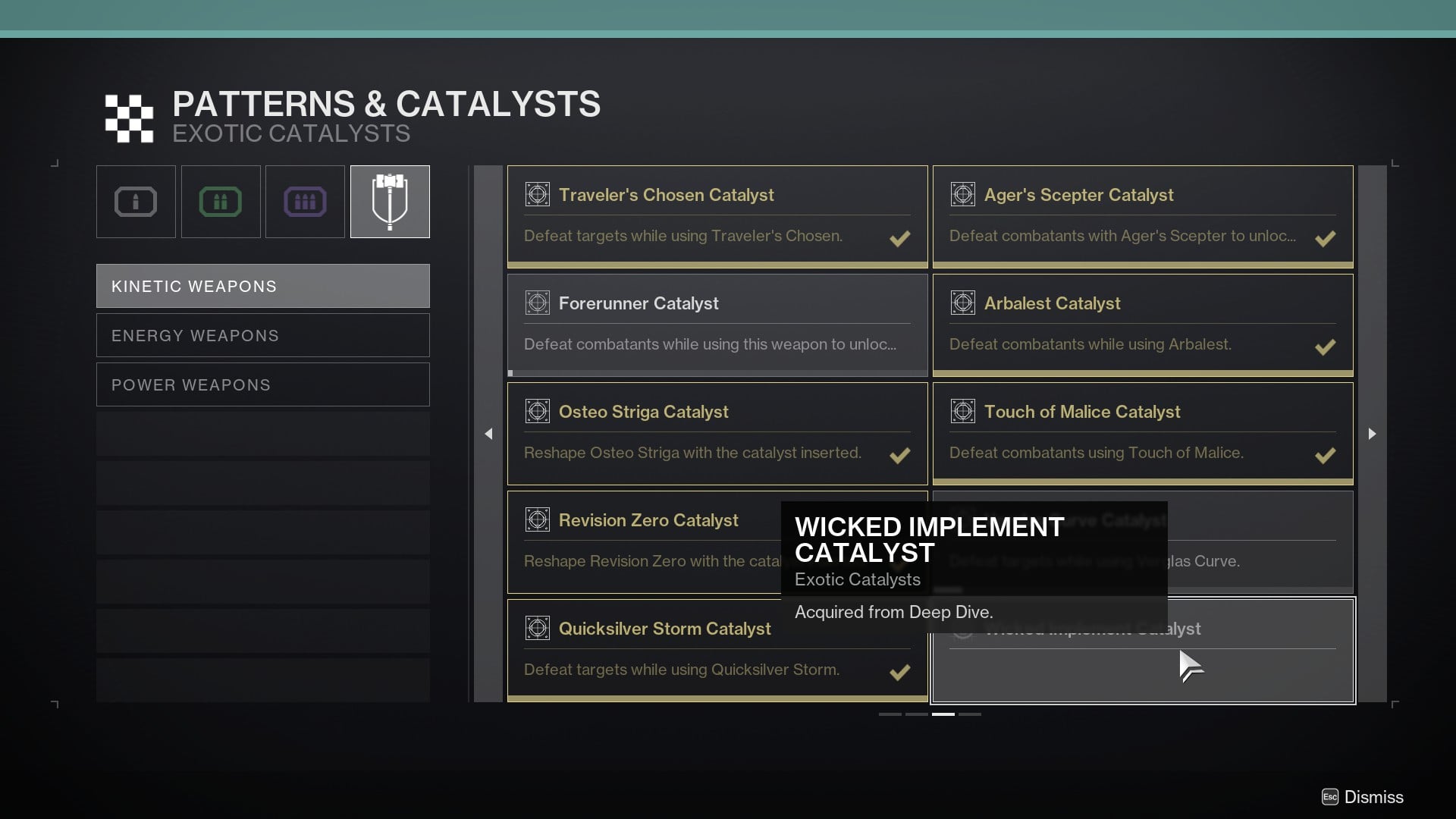Viewport: 1456px width, 819px height.
Task: Click the Esc key icon beside Dismiss
Action: [x=1329, y=797]
